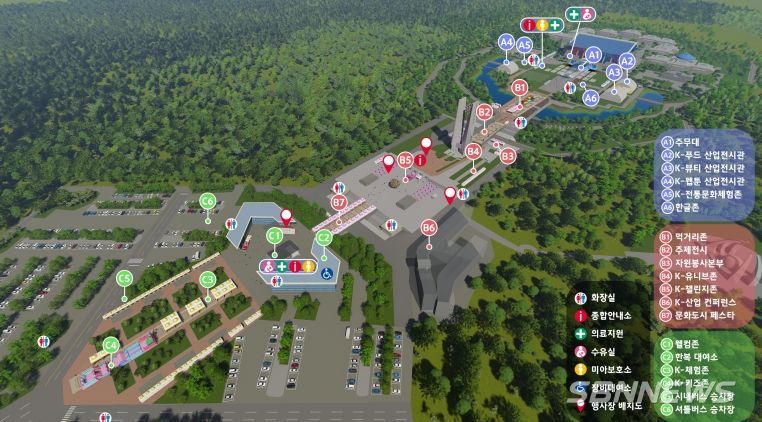This screenshot has height=422, width=762.
Task: Select the 의료지원 medical support legend entry
Action: pyautogui.click(x=600, y=334)
